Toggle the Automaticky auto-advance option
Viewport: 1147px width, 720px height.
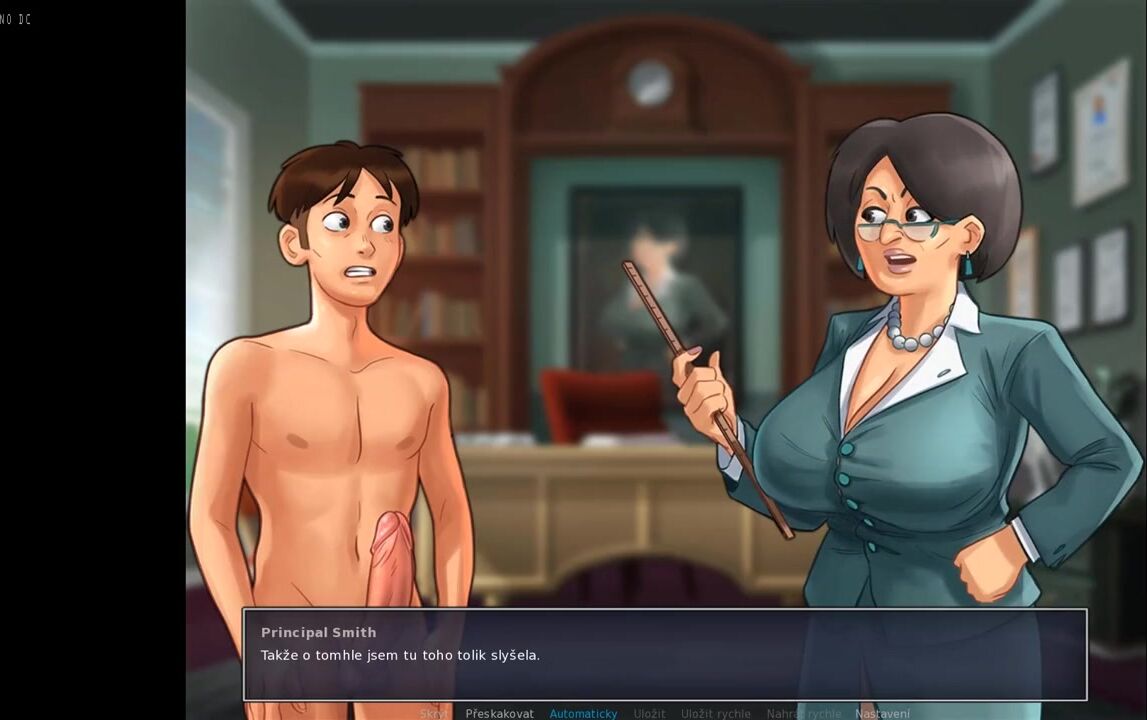coord(583,714)
